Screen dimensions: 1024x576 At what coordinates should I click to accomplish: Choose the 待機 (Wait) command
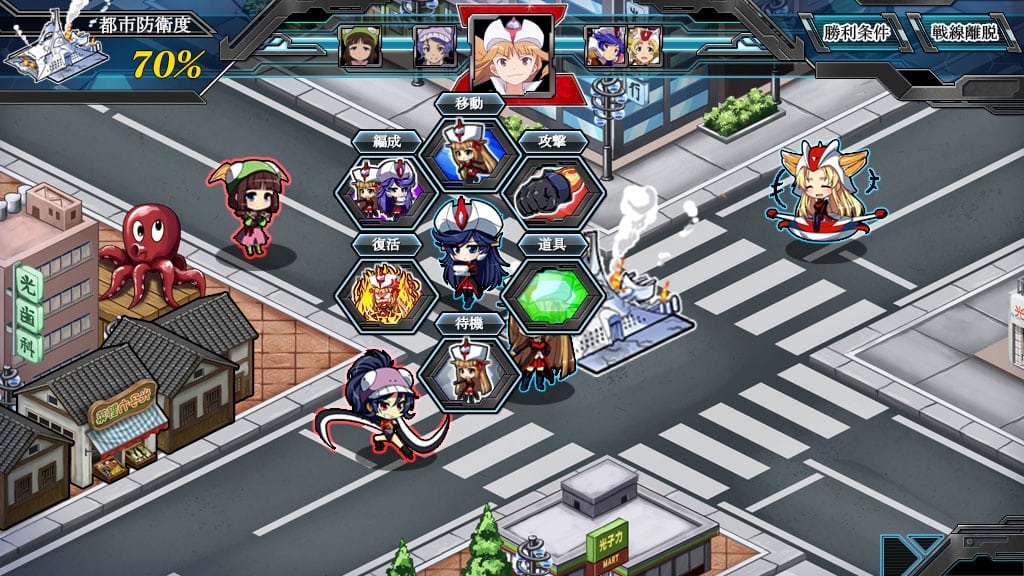469,372
